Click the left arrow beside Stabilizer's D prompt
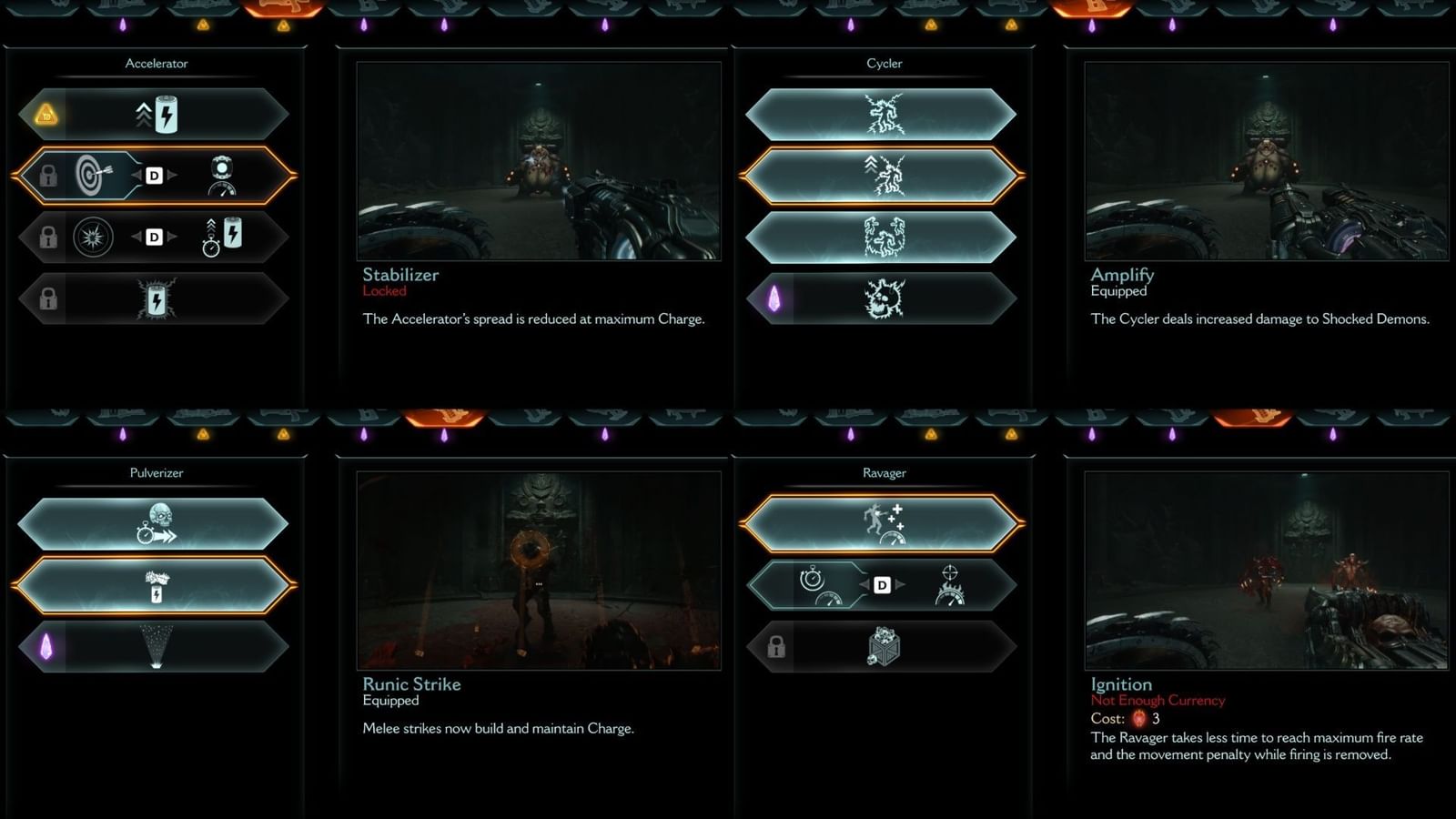The image size is (1456, 819). (138, 175)
